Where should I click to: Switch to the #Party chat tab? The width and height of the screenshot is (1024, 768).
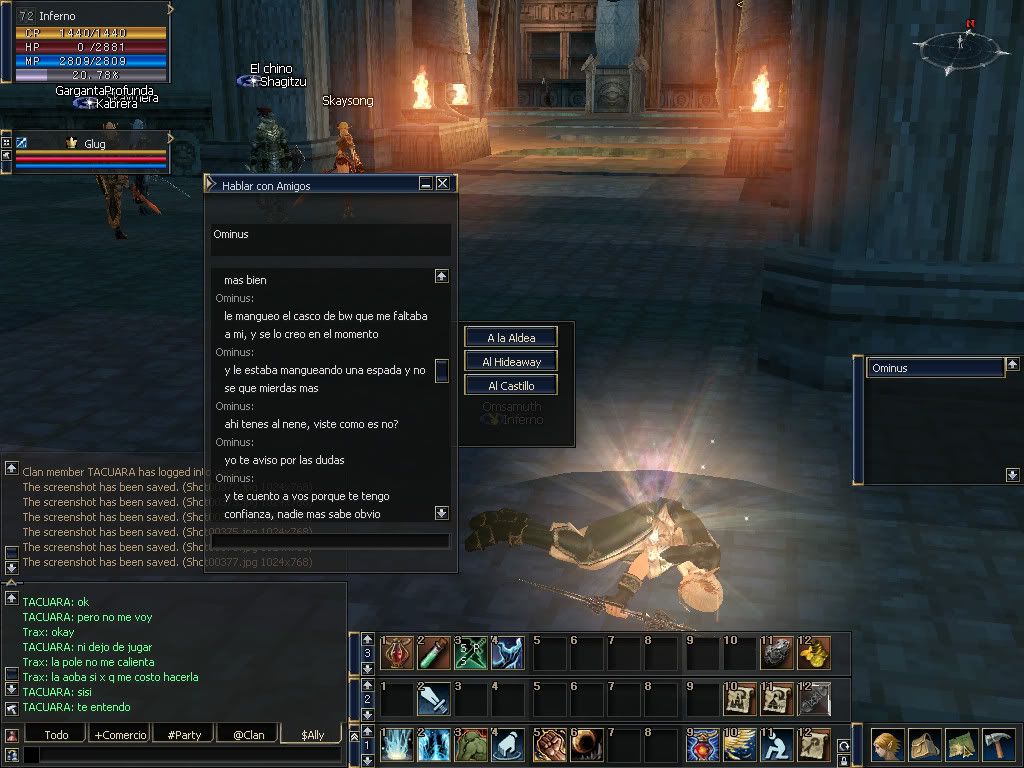click(x=184, y=735)
